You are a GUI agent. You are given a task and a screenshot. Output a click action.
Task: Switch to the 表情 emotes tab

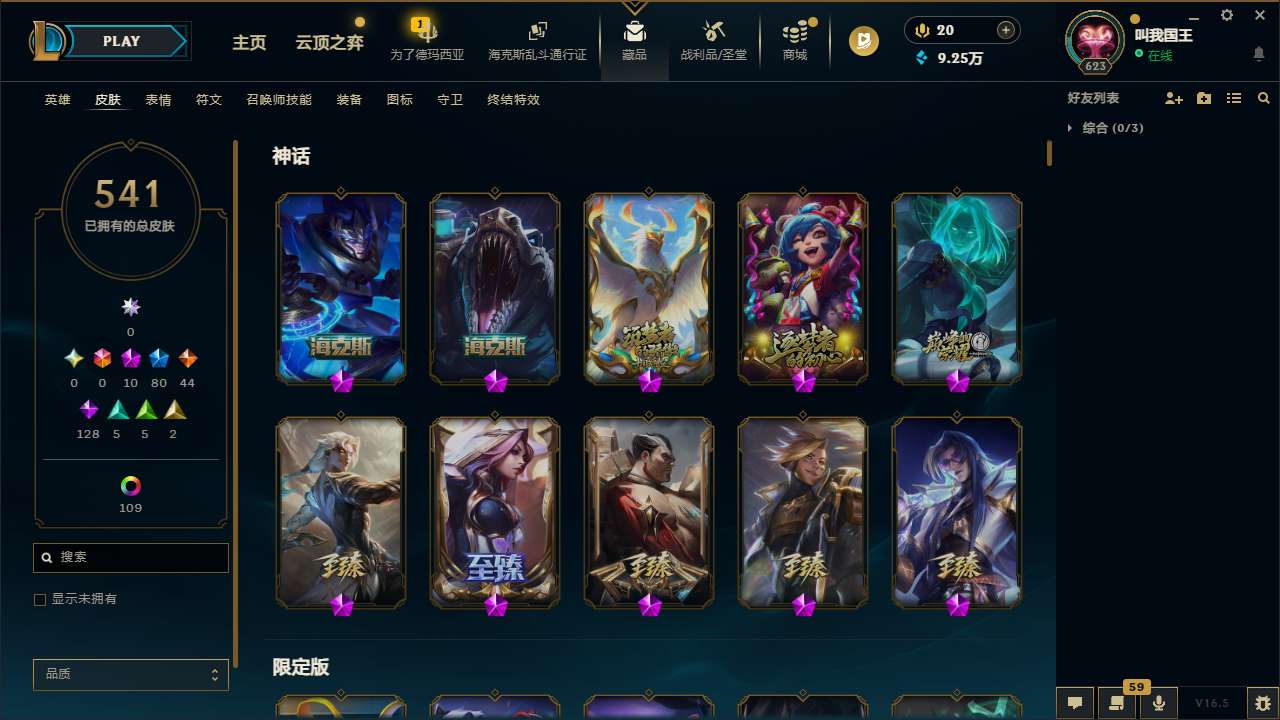pos(158,99)
